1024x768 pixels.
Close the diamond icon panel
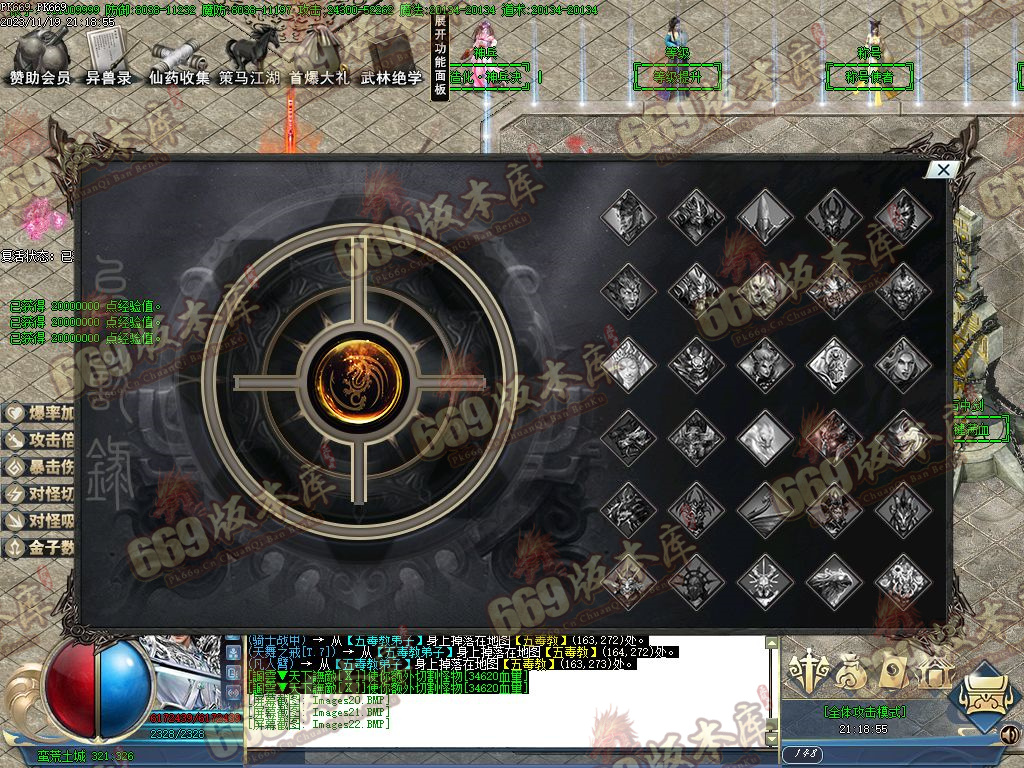(x=943, y=170)
